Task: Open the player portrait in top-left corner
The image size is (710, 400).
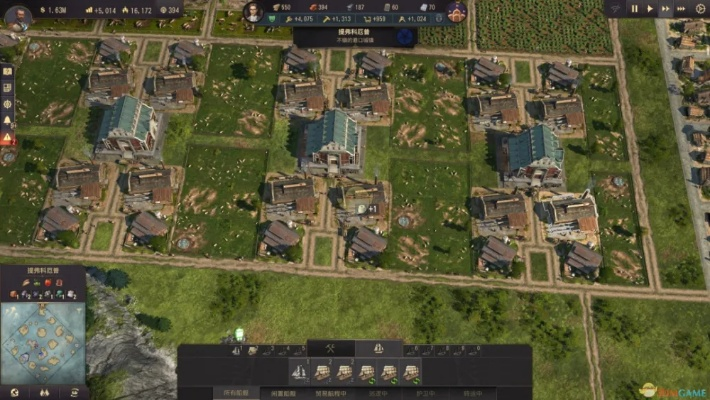Action: point(17,13)
